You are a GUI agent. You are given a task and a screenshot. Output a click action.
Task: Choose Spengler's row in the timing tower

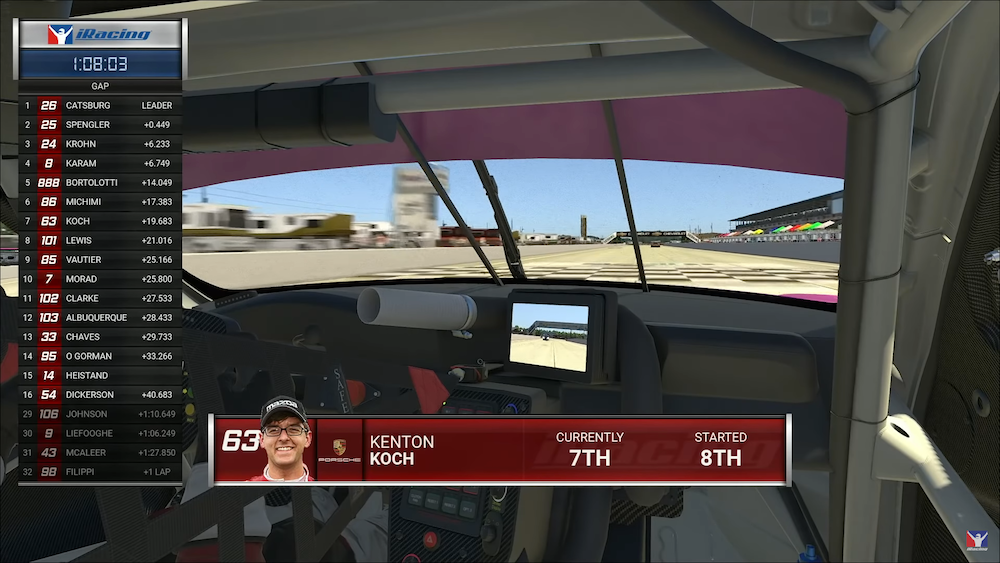[100, 125]
